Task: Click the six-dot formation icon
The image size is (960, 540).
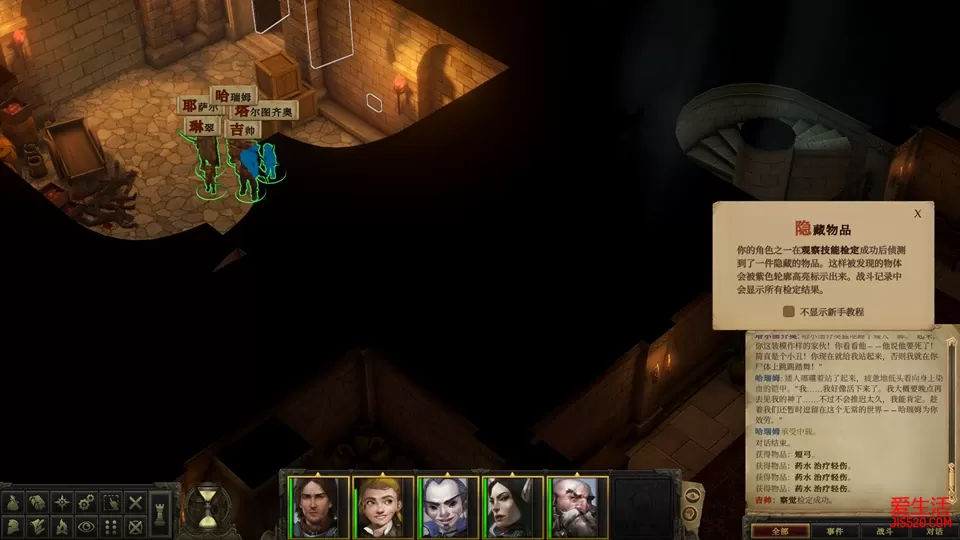Action: (x=111, y=525)
